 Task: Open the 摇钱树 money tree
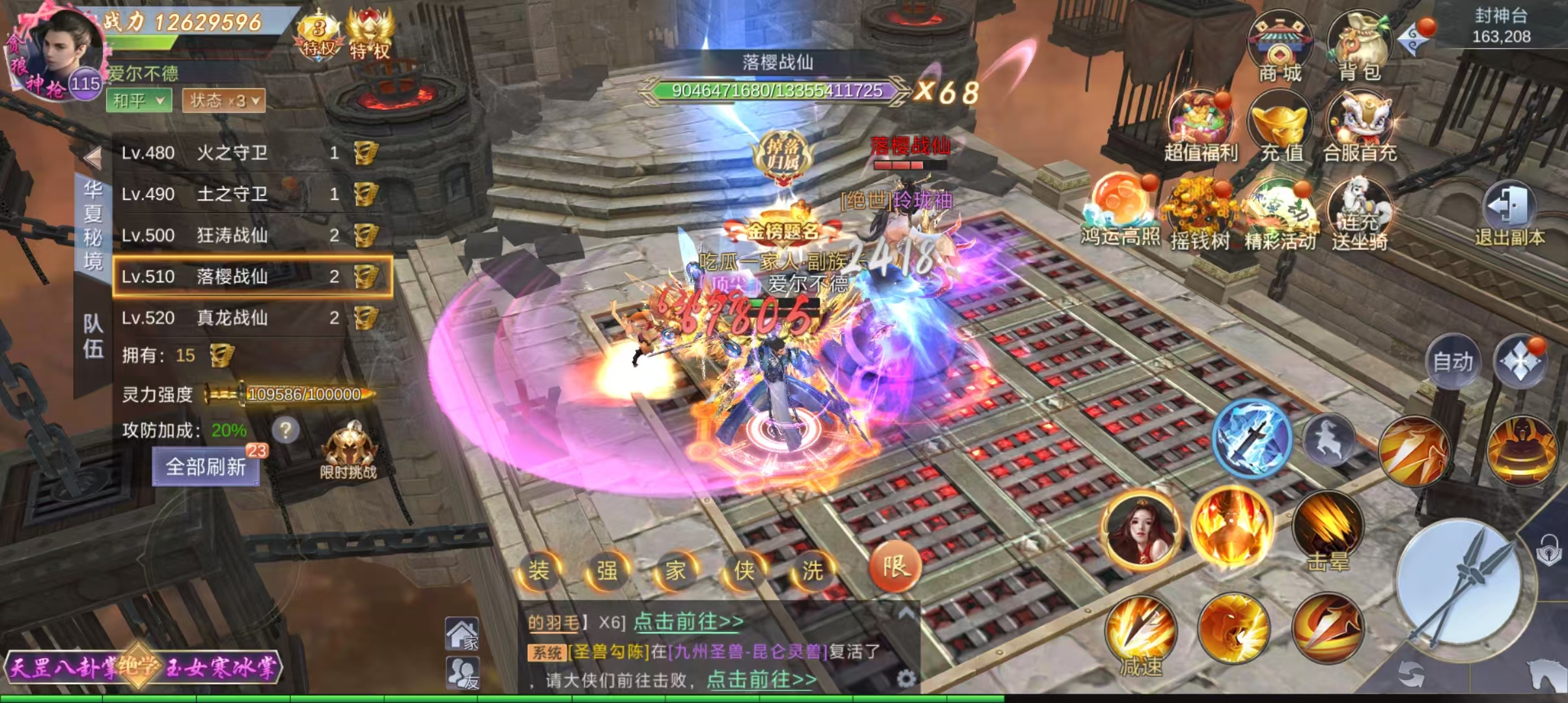[1200, 215]
